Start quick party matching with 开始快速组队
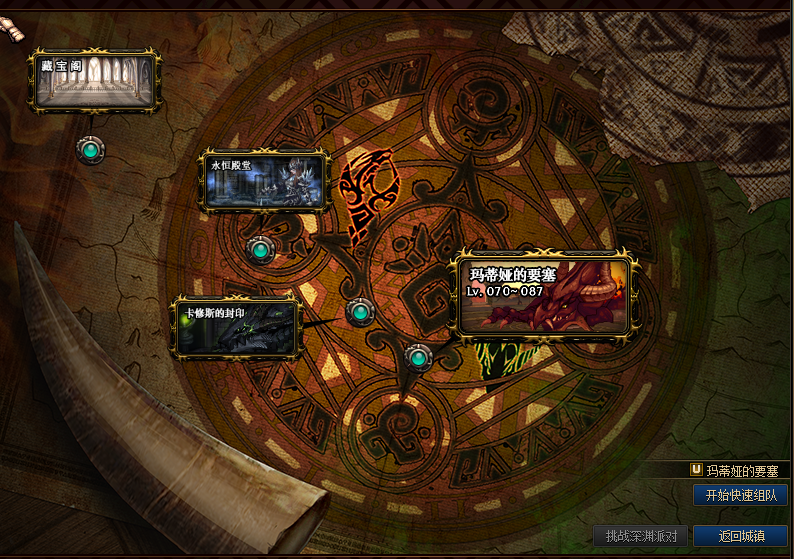 [740, 495]
